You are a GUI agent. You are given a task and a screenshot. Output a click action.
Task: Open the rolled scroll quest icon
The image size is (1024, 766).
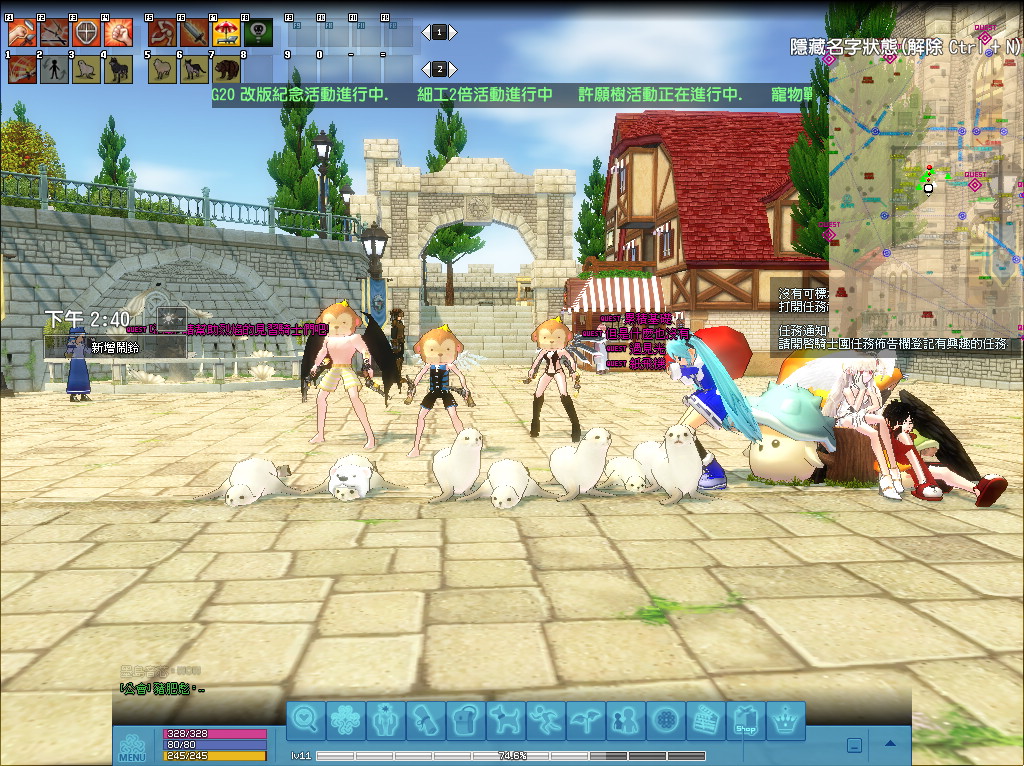click(x=424, y=720)
